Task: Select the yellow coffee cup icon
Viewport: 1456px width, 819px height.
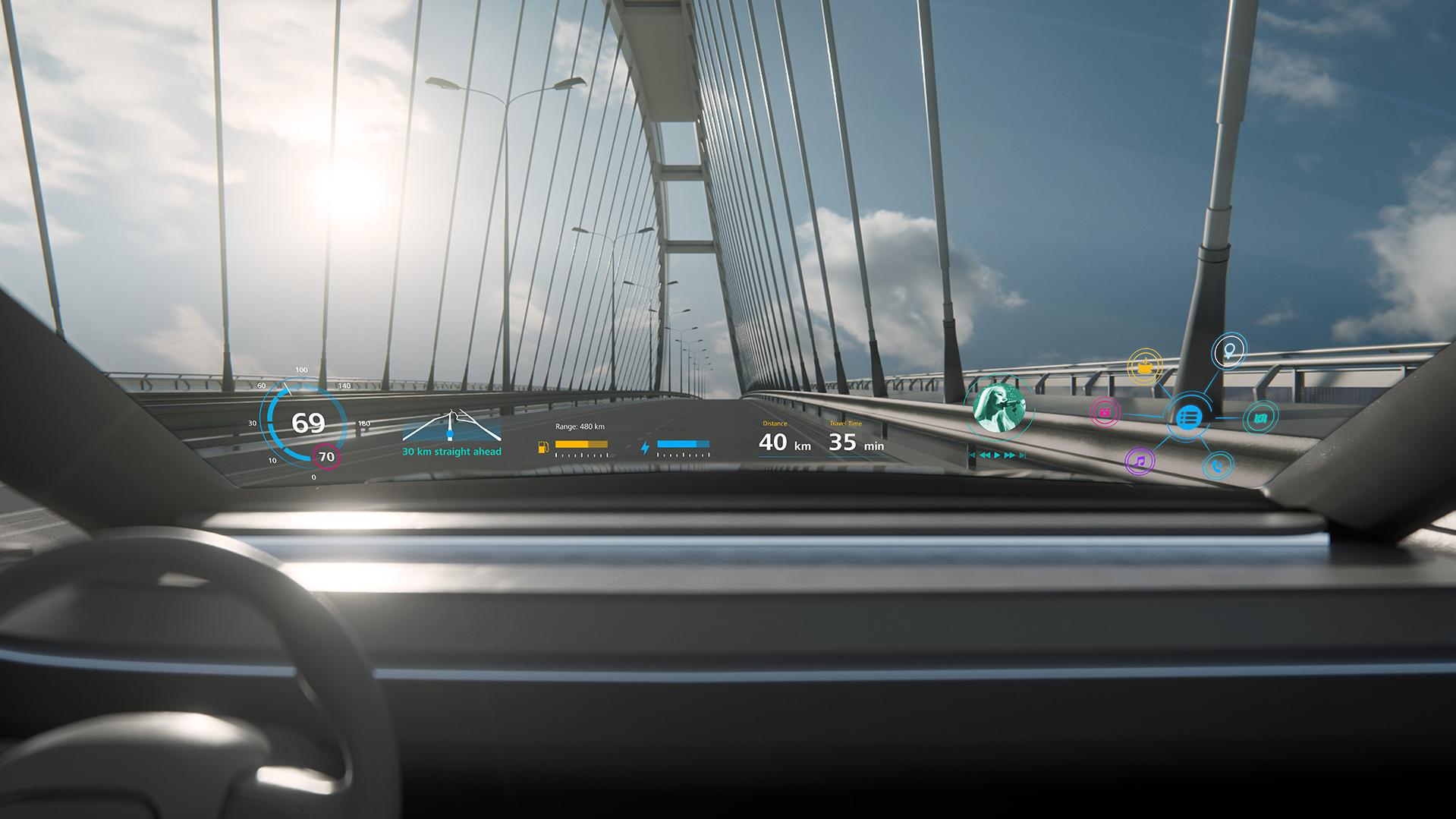Action: (1145, 367)
